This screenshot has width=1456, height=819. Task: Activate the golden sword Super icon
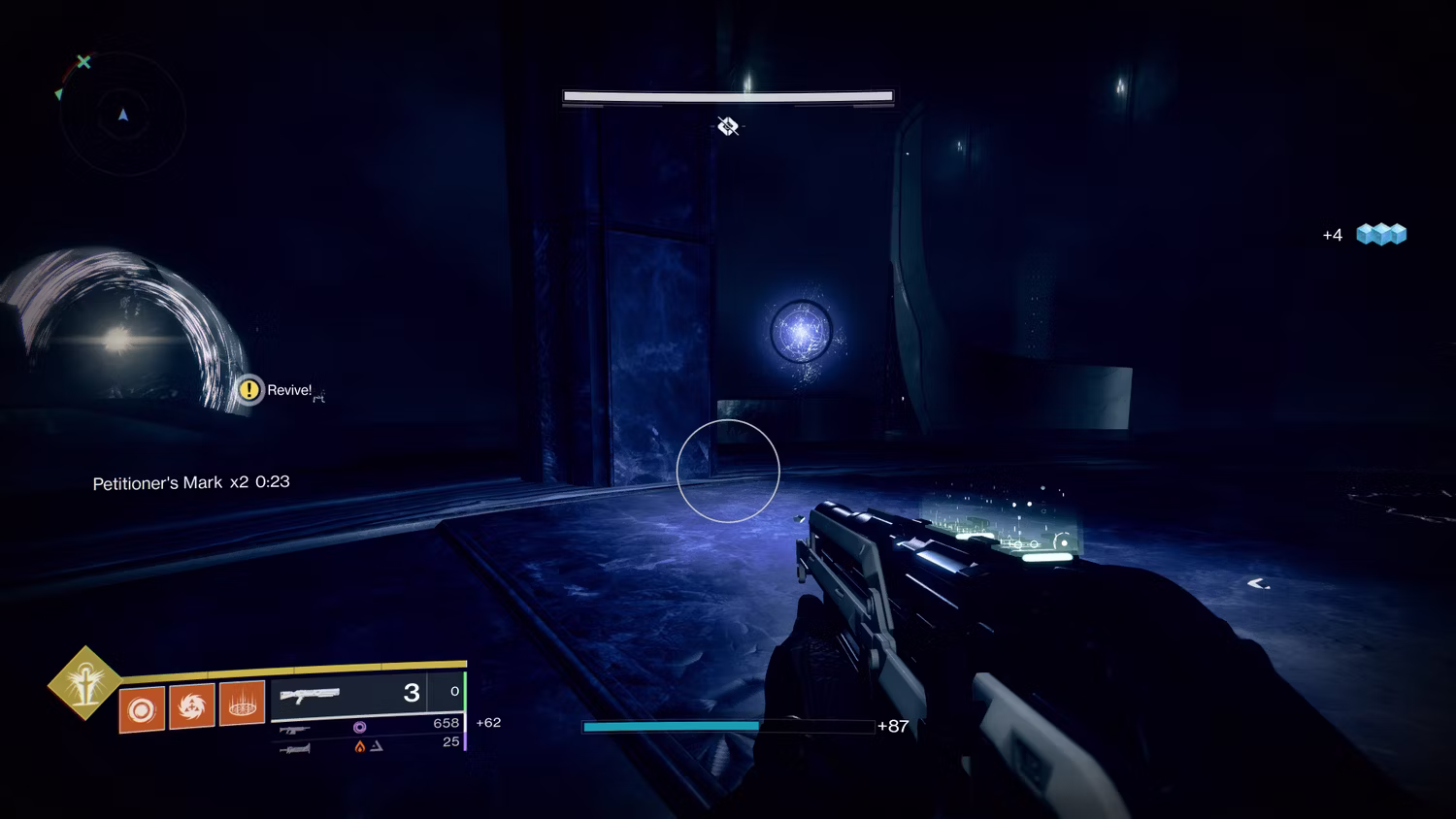(85, 683)
